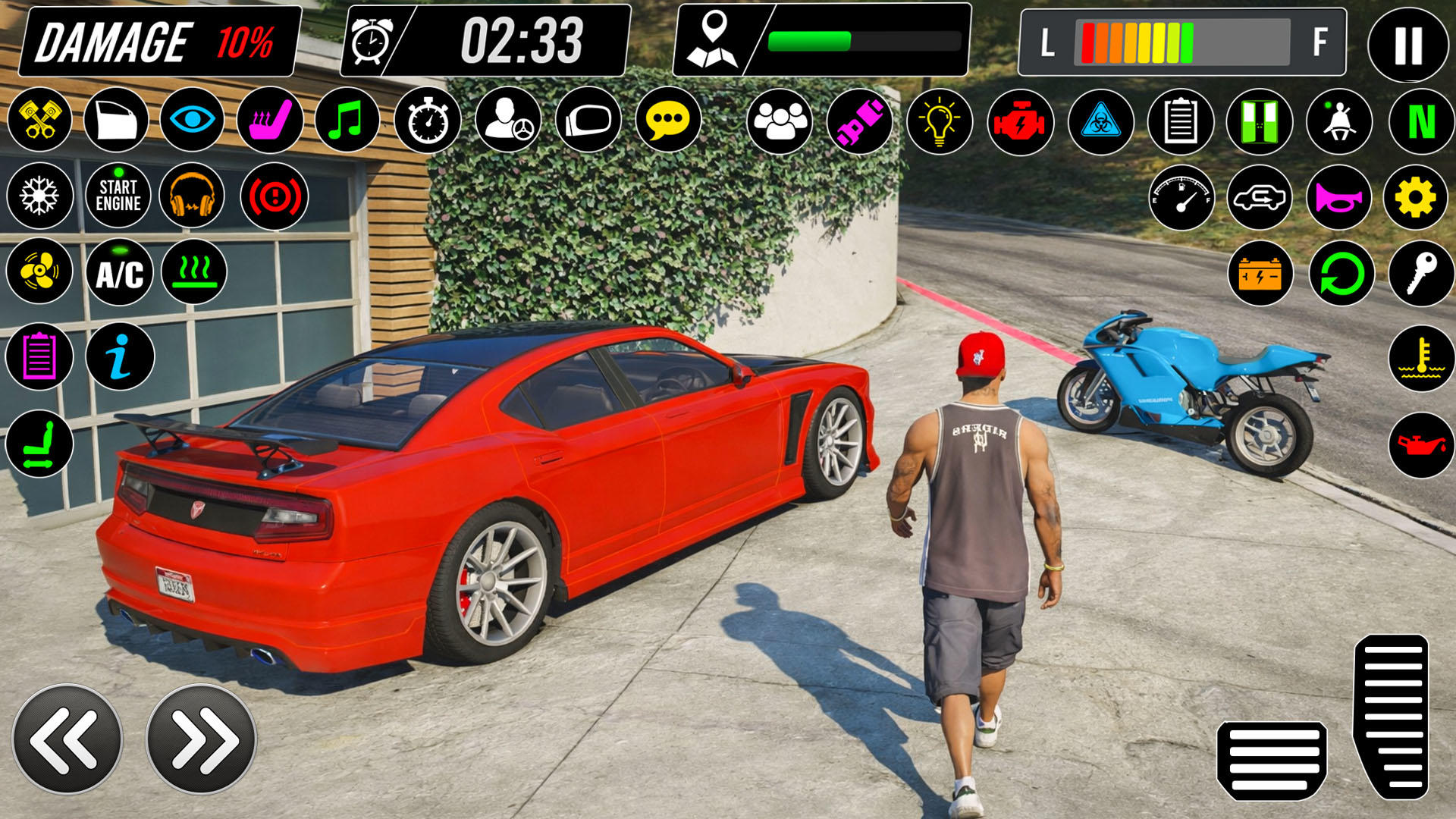The image size is (1456, 819).
Task: Steer left with double-arrow button
Action: (x=67, y=739)
